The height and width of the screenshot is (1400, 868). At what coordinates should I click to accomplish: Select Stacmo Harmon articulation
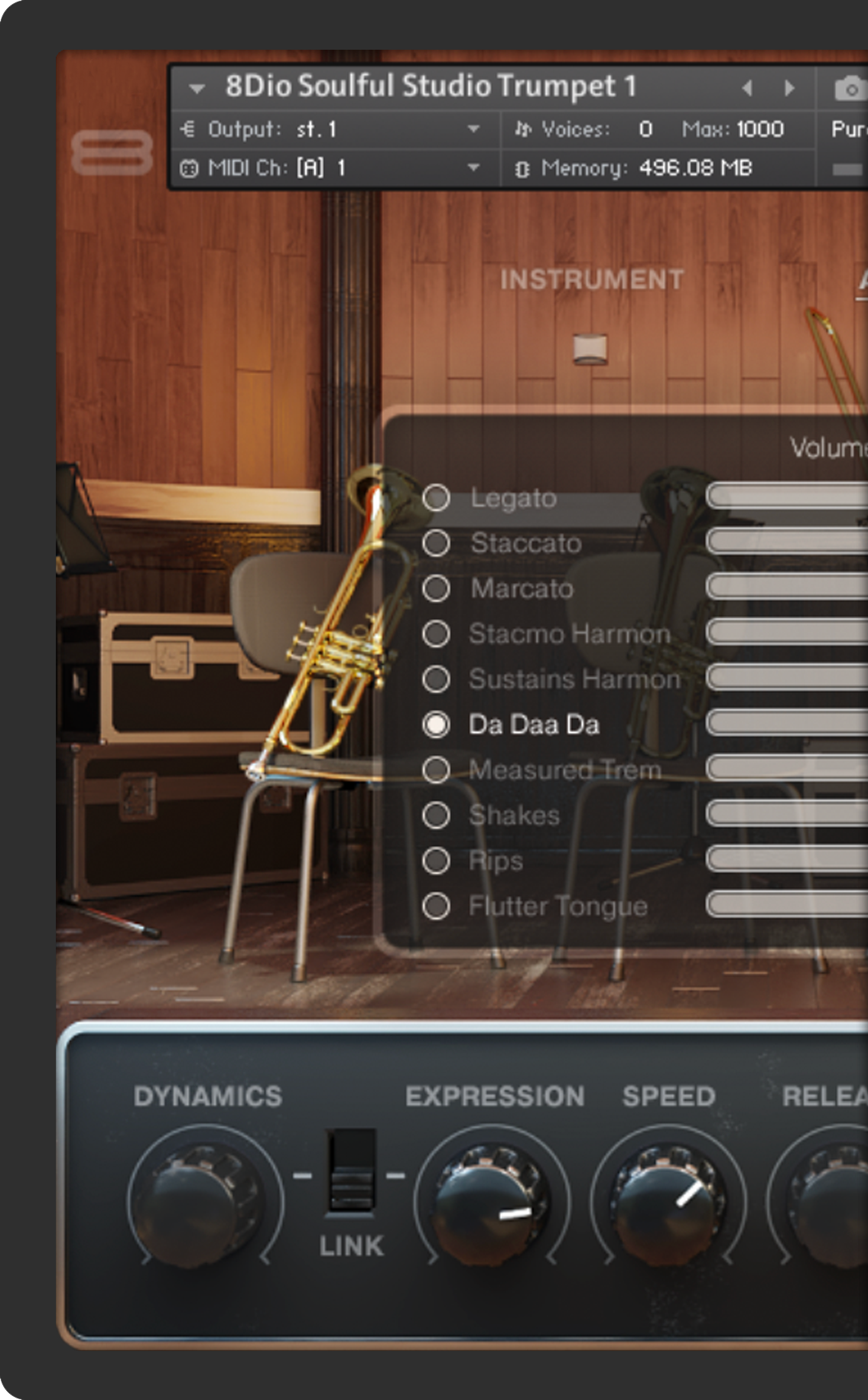click(436, 633)
